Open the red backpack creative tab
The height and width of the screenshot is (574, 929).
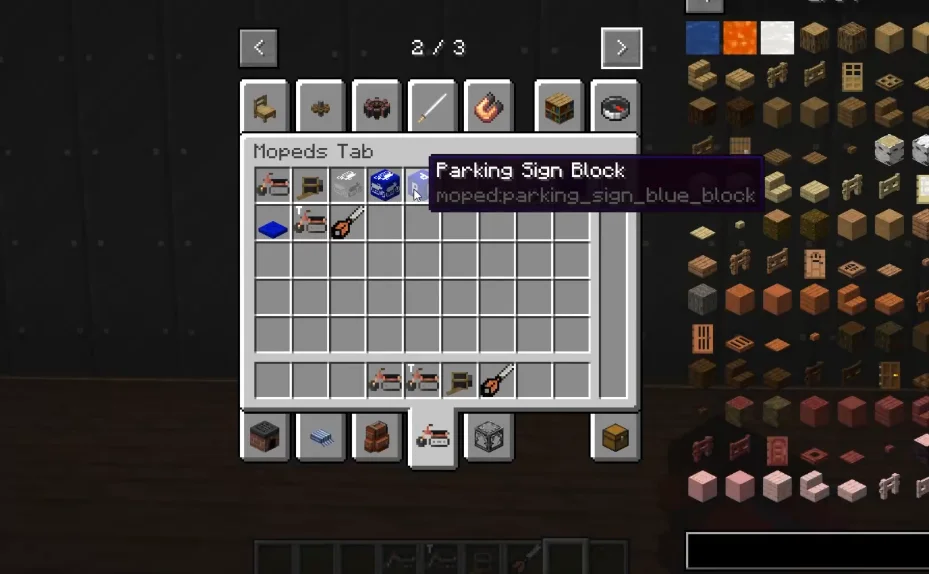click(x=377, y=437)
